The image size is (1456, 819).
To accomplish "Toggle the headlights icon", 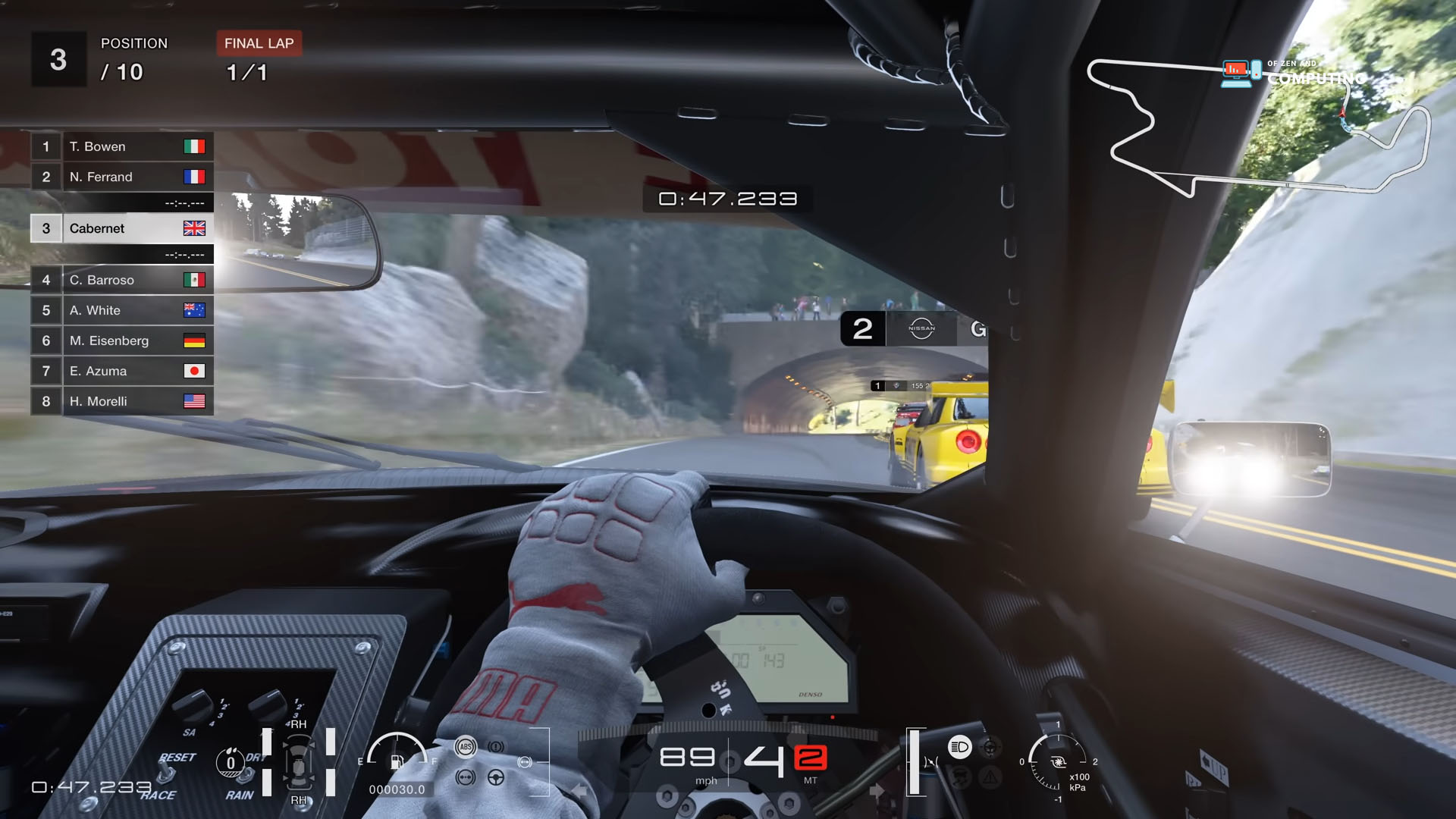I will point(960,747).
